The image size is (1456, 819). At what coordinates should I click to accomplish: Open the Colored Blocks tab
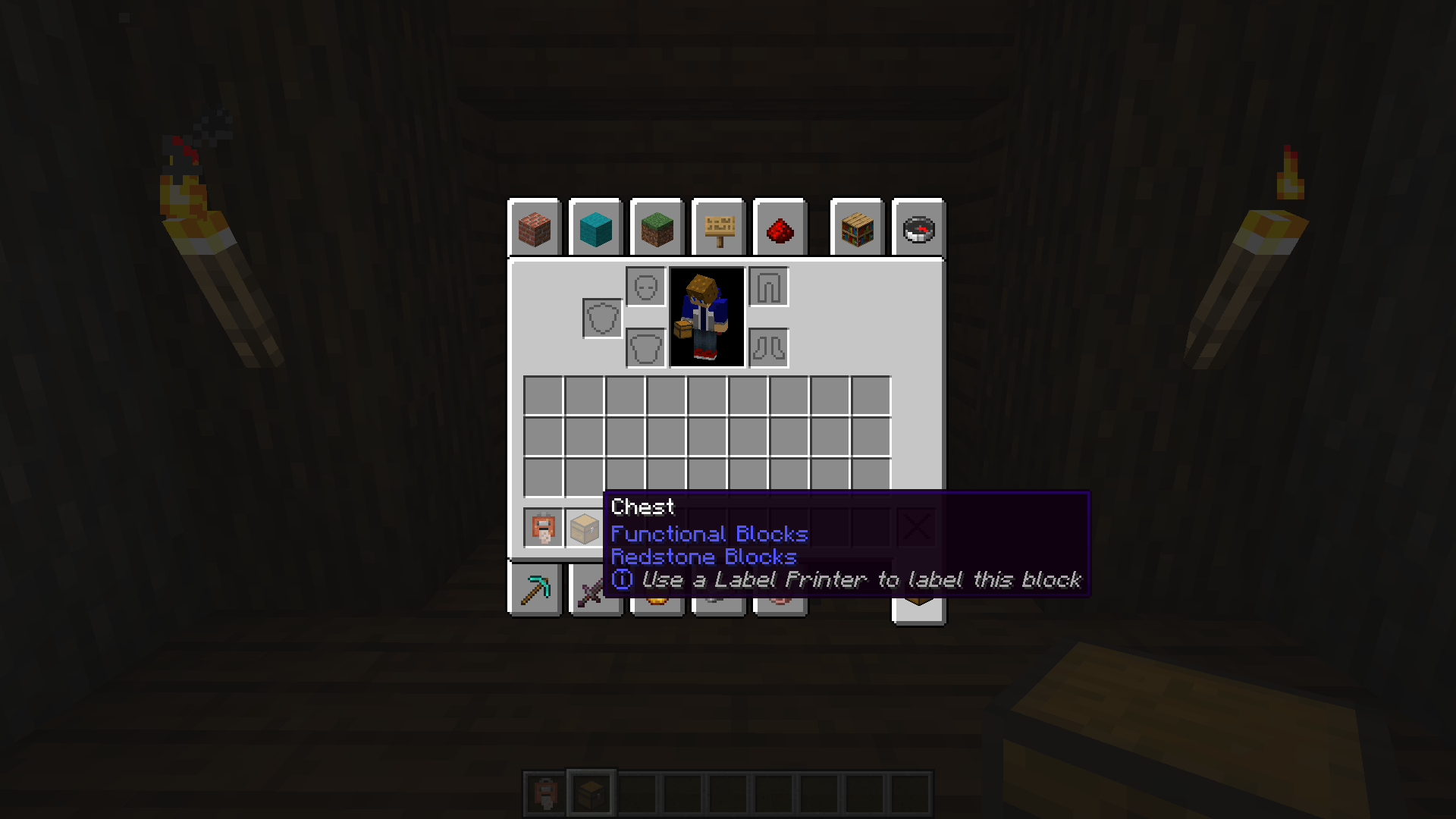pos(595,228)
